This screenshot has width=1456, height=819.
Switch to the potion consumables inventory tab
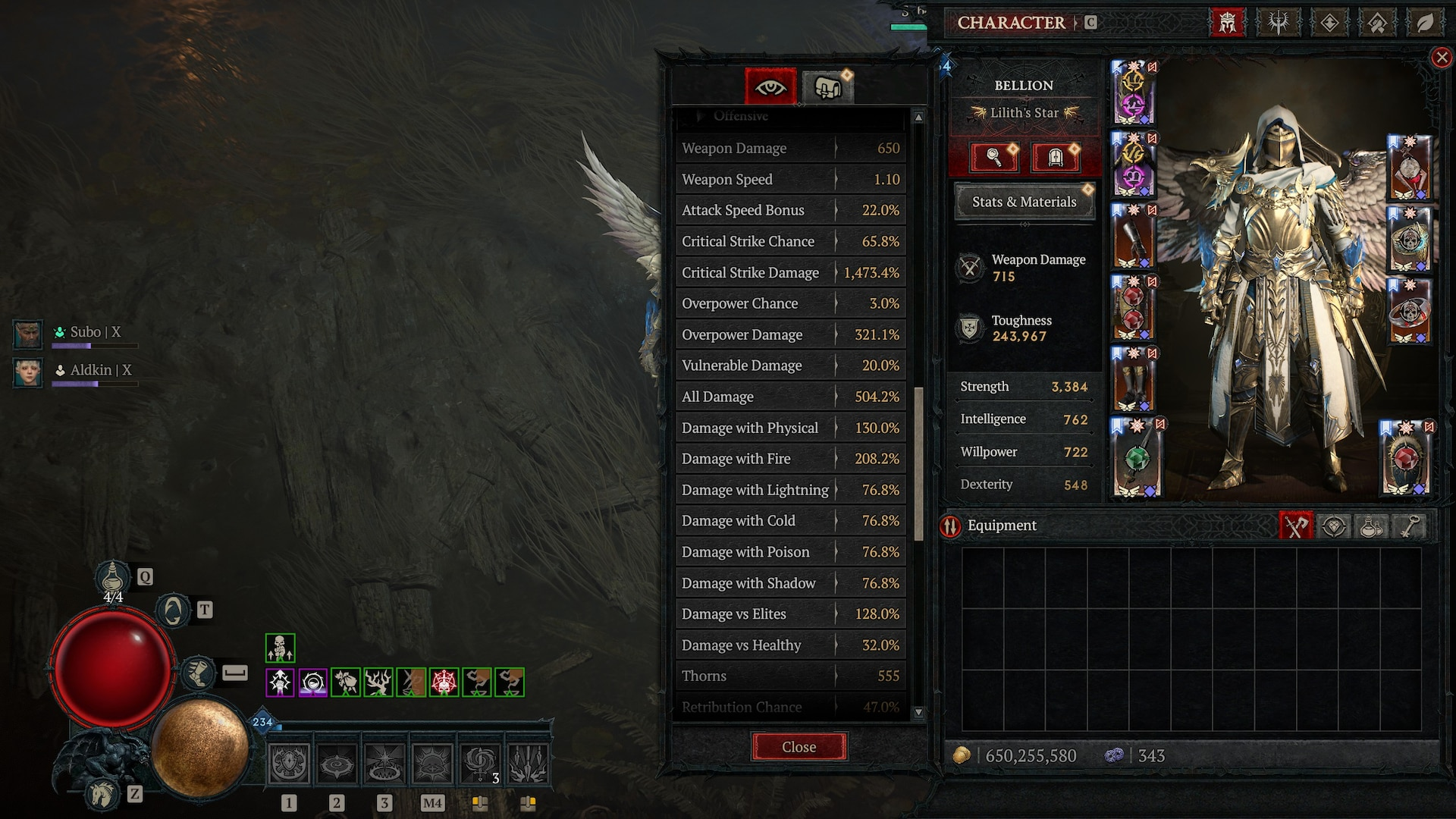(x=1370, y=526)
